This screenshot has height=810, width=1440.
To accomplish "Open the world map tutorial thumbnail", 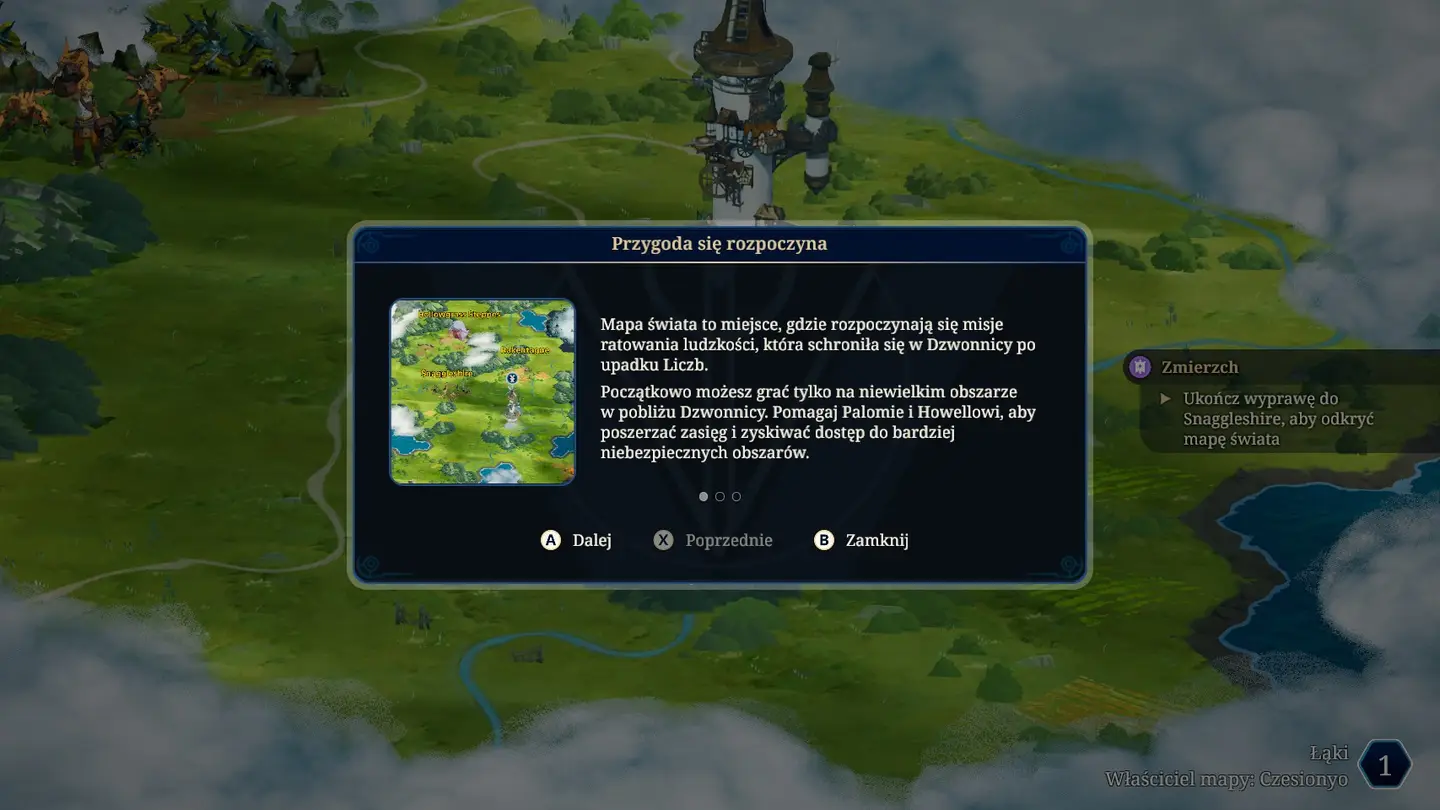I will [x=482, y=391].
